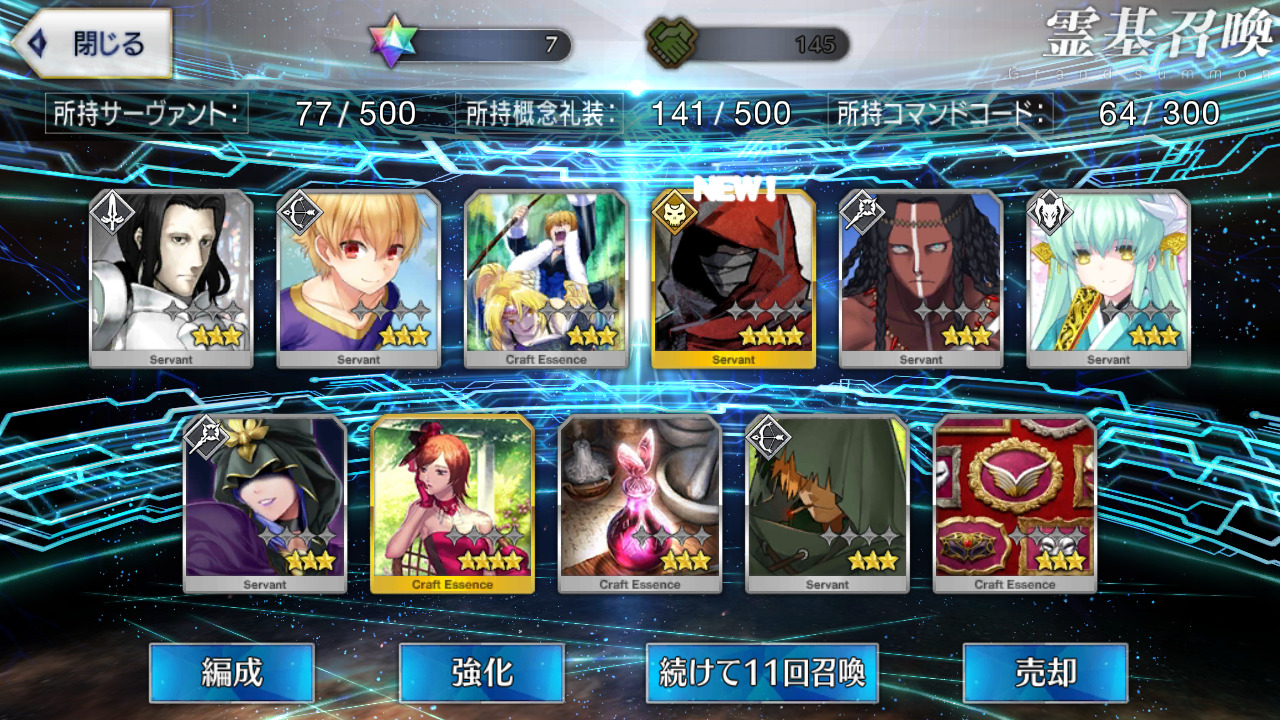Open the 強化 enhancement menu

pyautogui.click(x=481, y=673)
